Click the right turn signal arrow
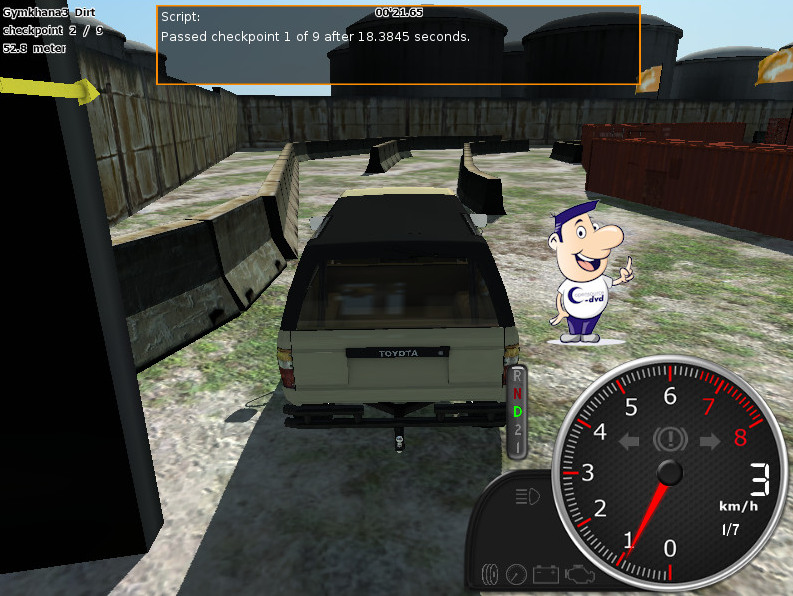Image resolution: width=793 pixels, height=596 pixels. pos(709,440)
